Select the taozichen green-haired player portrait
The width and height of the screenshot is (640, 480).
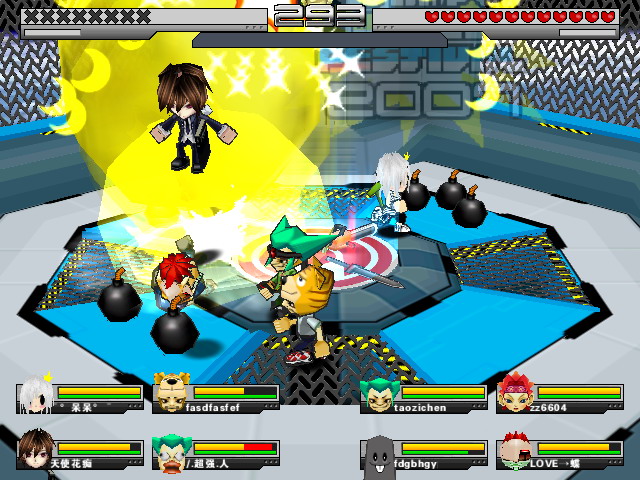pyautogui.click(x=378, y=394)
